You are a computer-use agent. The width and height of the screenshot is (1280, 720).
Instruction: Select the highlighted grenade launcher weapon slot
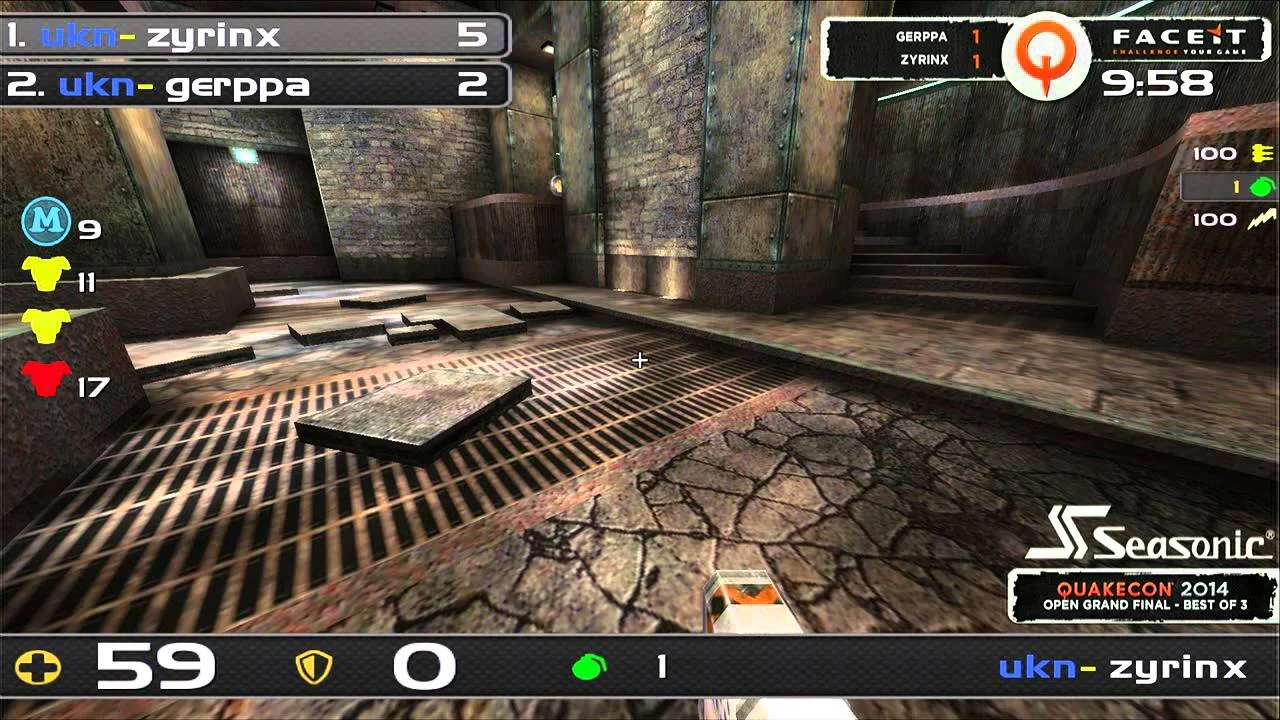tap(1230, 187)
